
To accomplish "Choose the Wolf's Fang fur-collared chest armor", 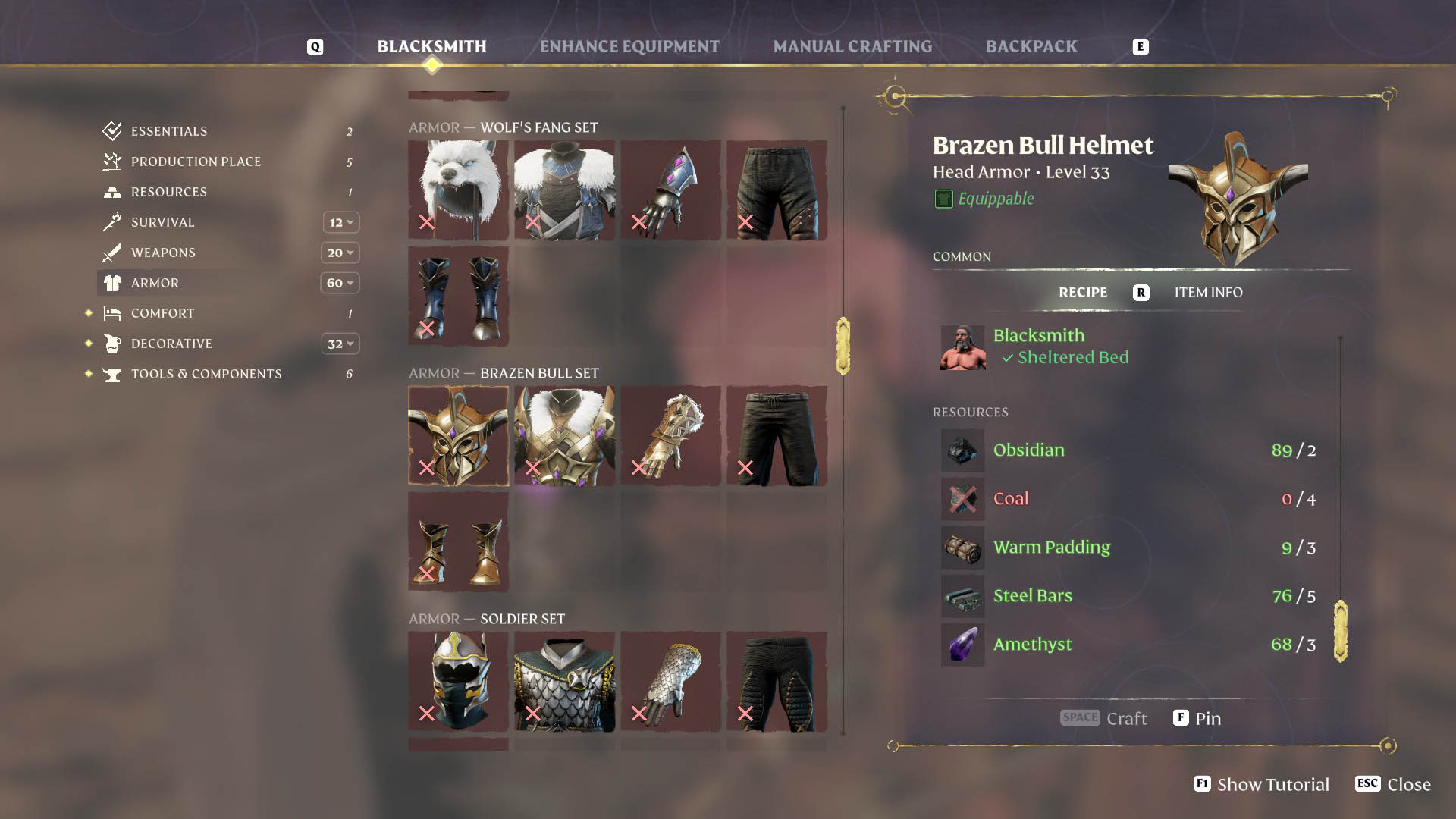I will click(564, 190).
